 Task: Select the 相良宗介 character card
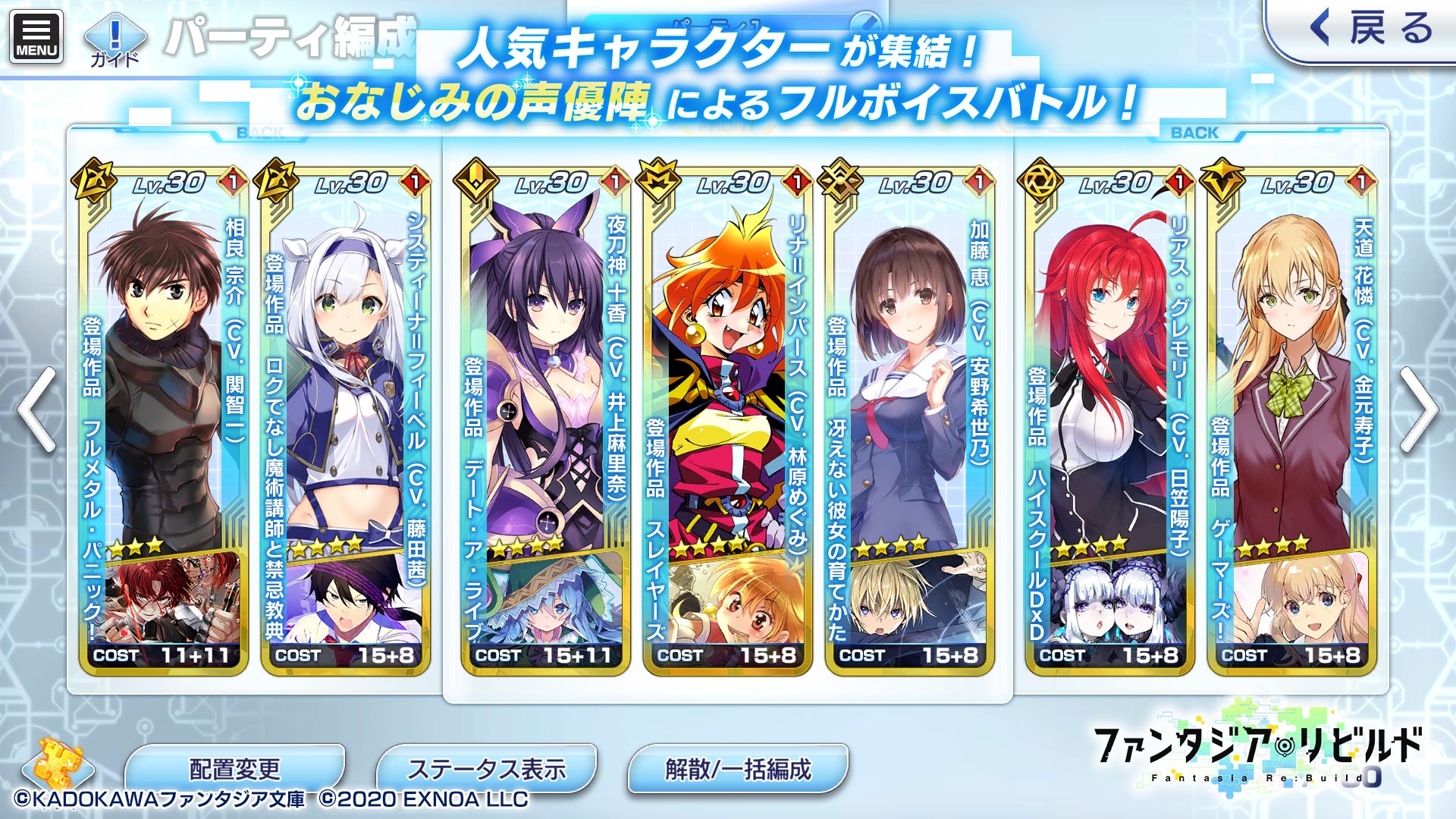click(163, 379)
